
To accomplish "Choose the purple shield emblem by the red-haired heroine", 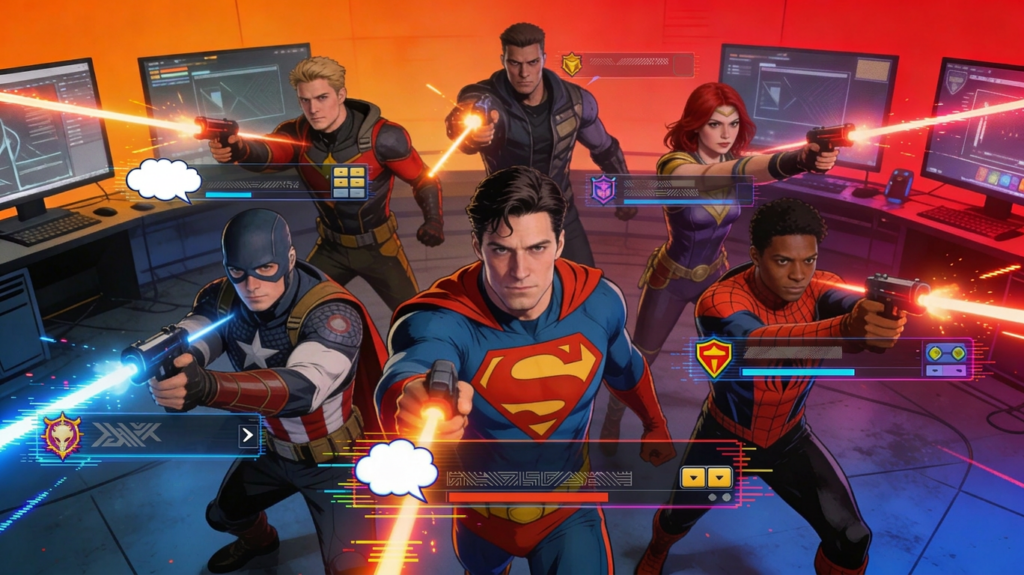I will point(603,189).
